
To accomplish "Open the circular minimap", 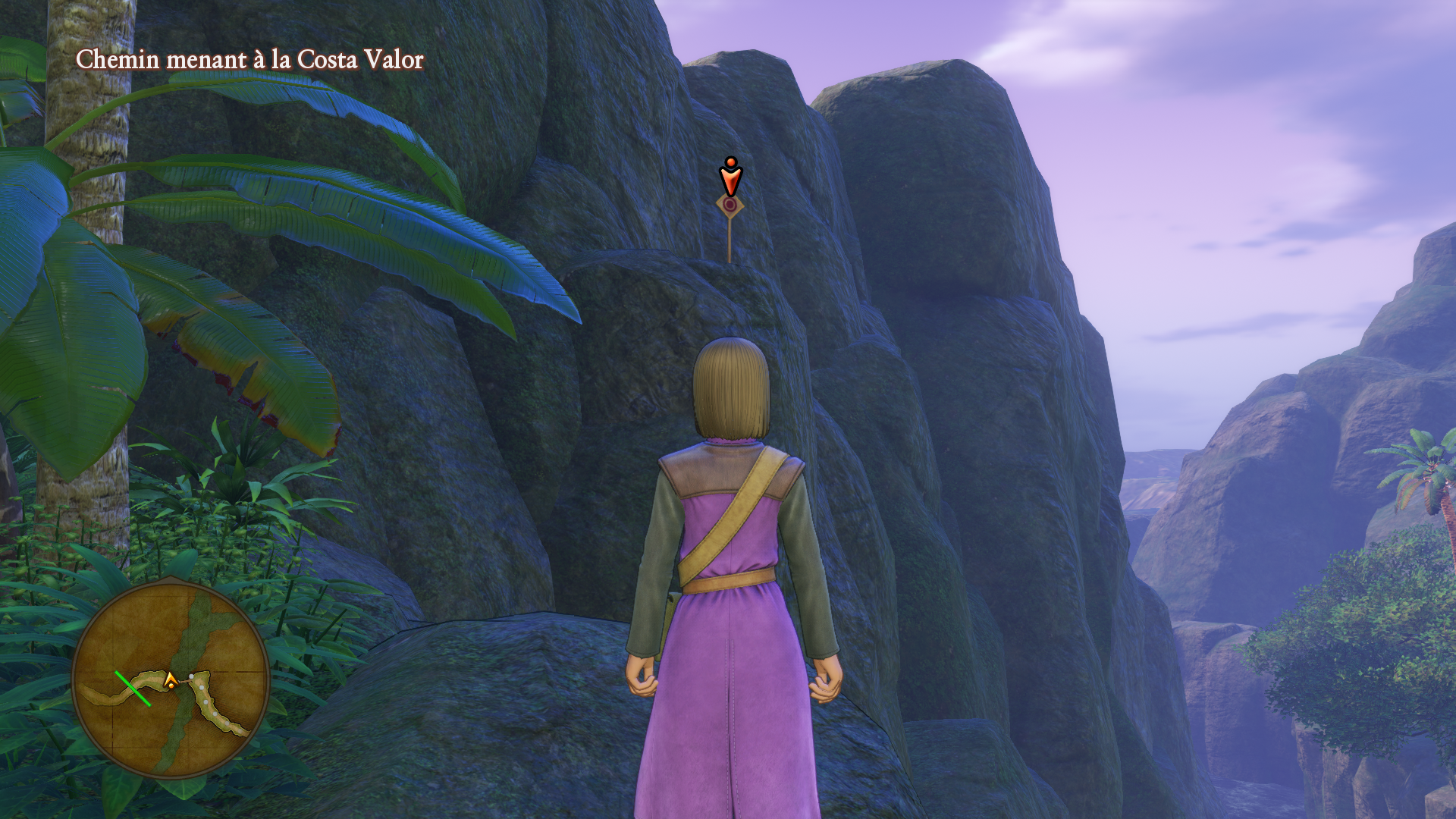I will pyautogui.click(x=171, y=679).
